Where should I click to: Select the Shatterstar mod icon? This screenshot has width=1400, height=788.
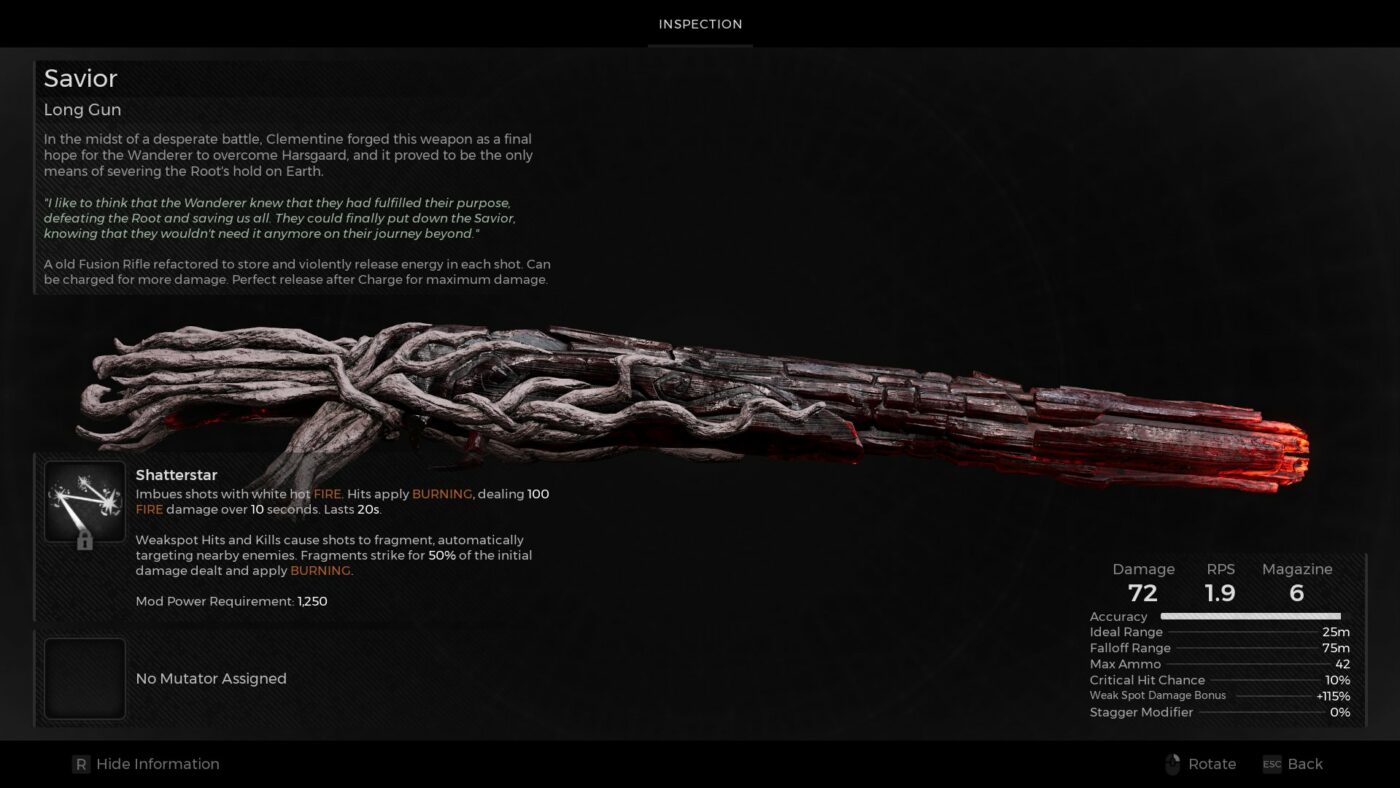click(x=85, y=497)
